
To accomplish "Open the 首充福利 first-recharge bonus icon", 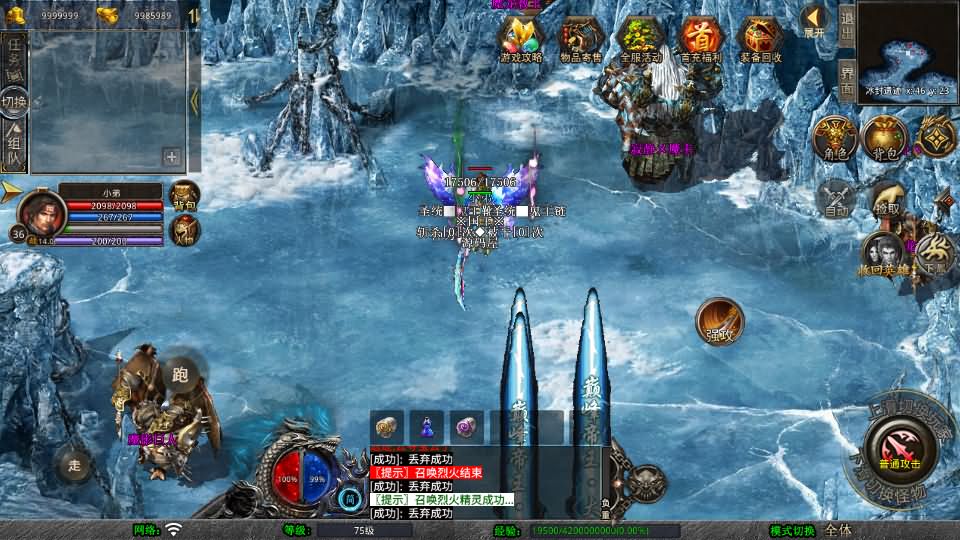I will tap(701, 39).
